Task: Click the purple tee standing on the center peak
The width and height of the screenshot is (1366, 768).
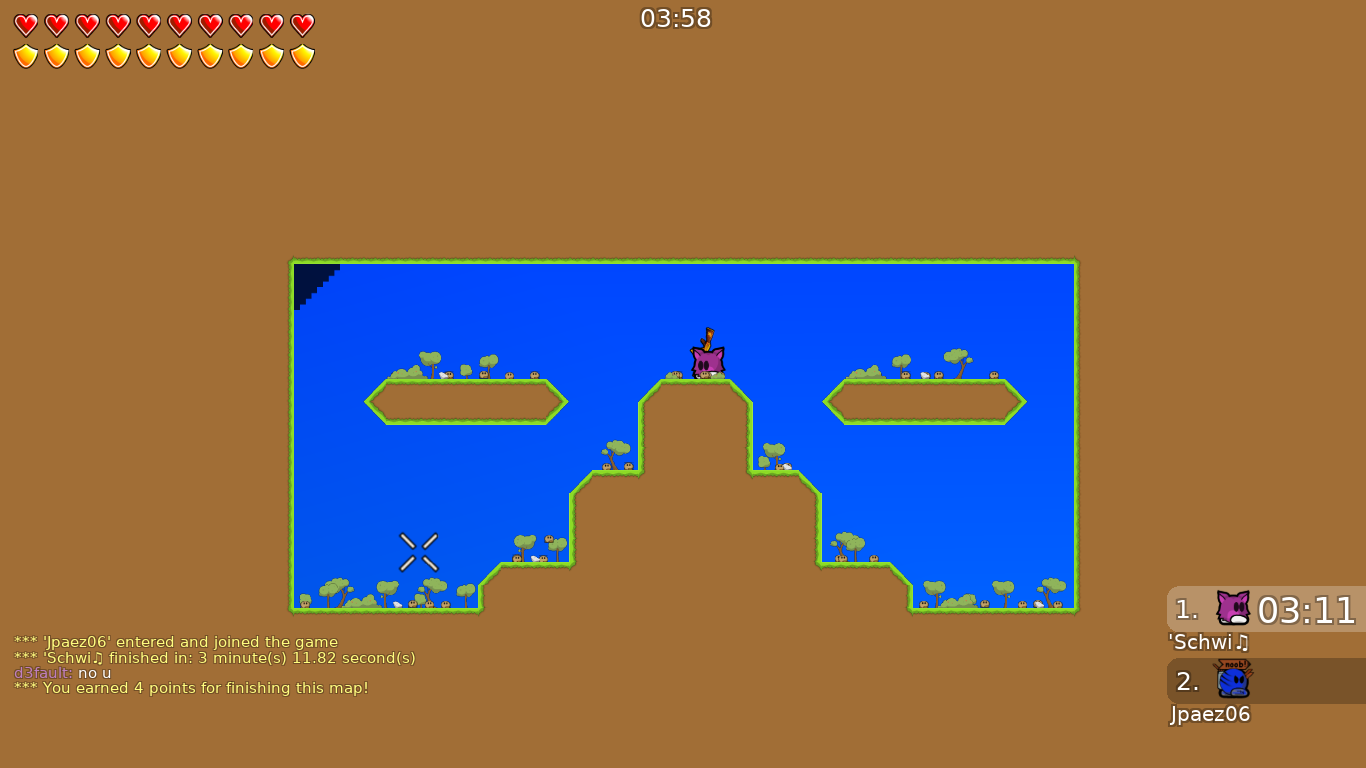Action: [x=707, y=362]
